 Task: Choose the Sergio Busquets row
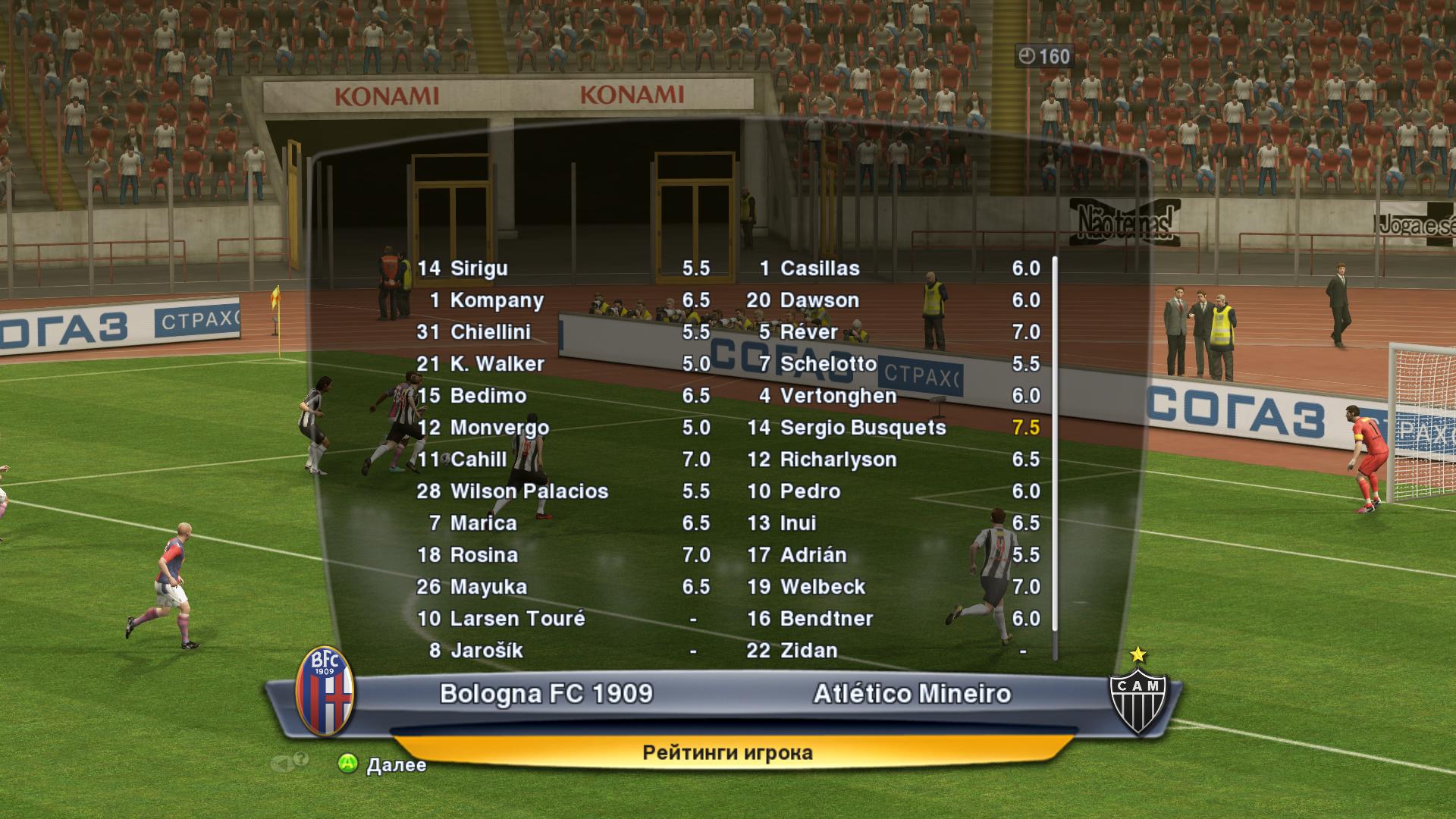(x=892, y=428)
